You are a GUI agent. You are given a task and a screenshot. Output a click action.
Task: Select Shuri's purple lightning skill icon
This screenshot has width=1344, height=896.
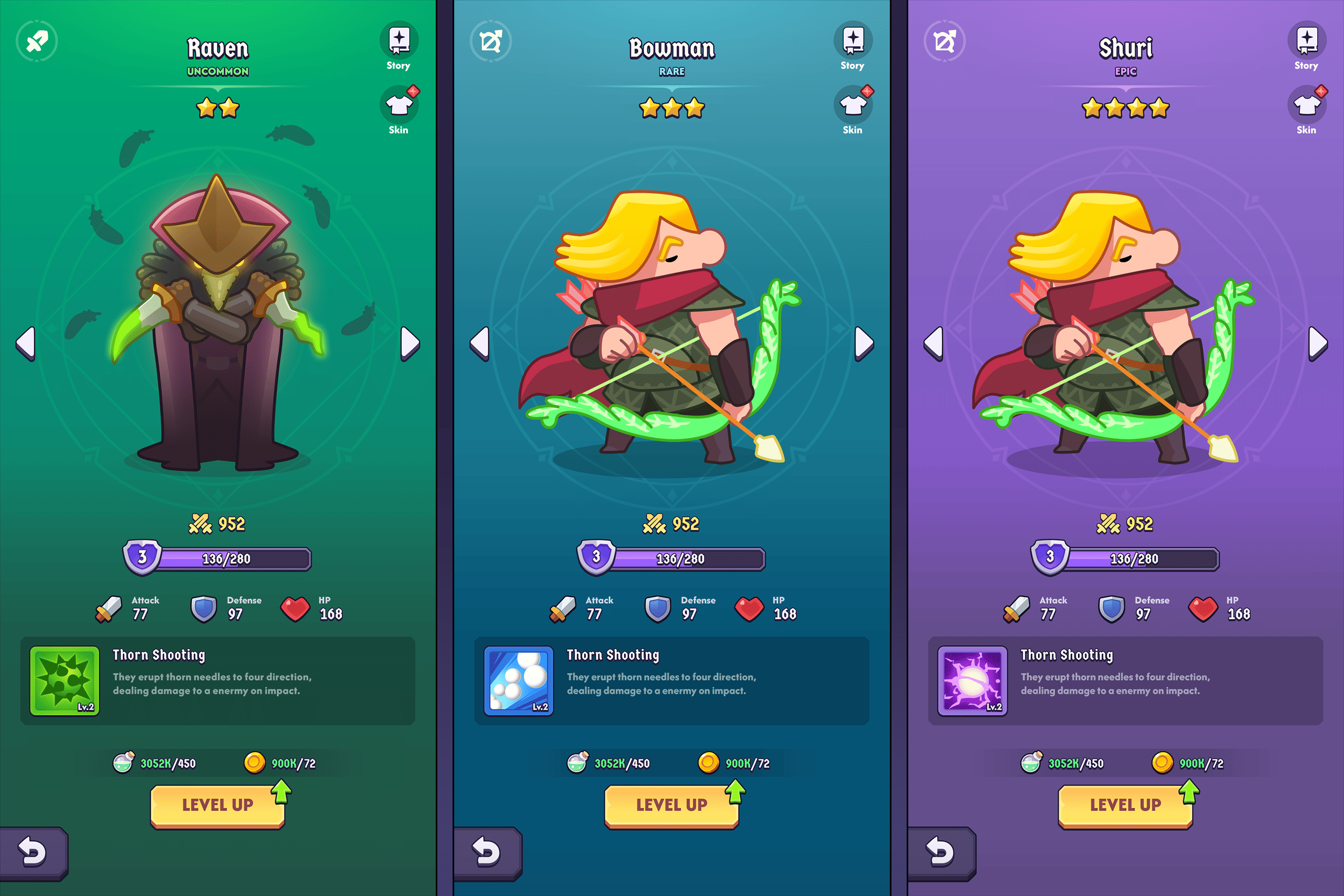click(972, 681)
